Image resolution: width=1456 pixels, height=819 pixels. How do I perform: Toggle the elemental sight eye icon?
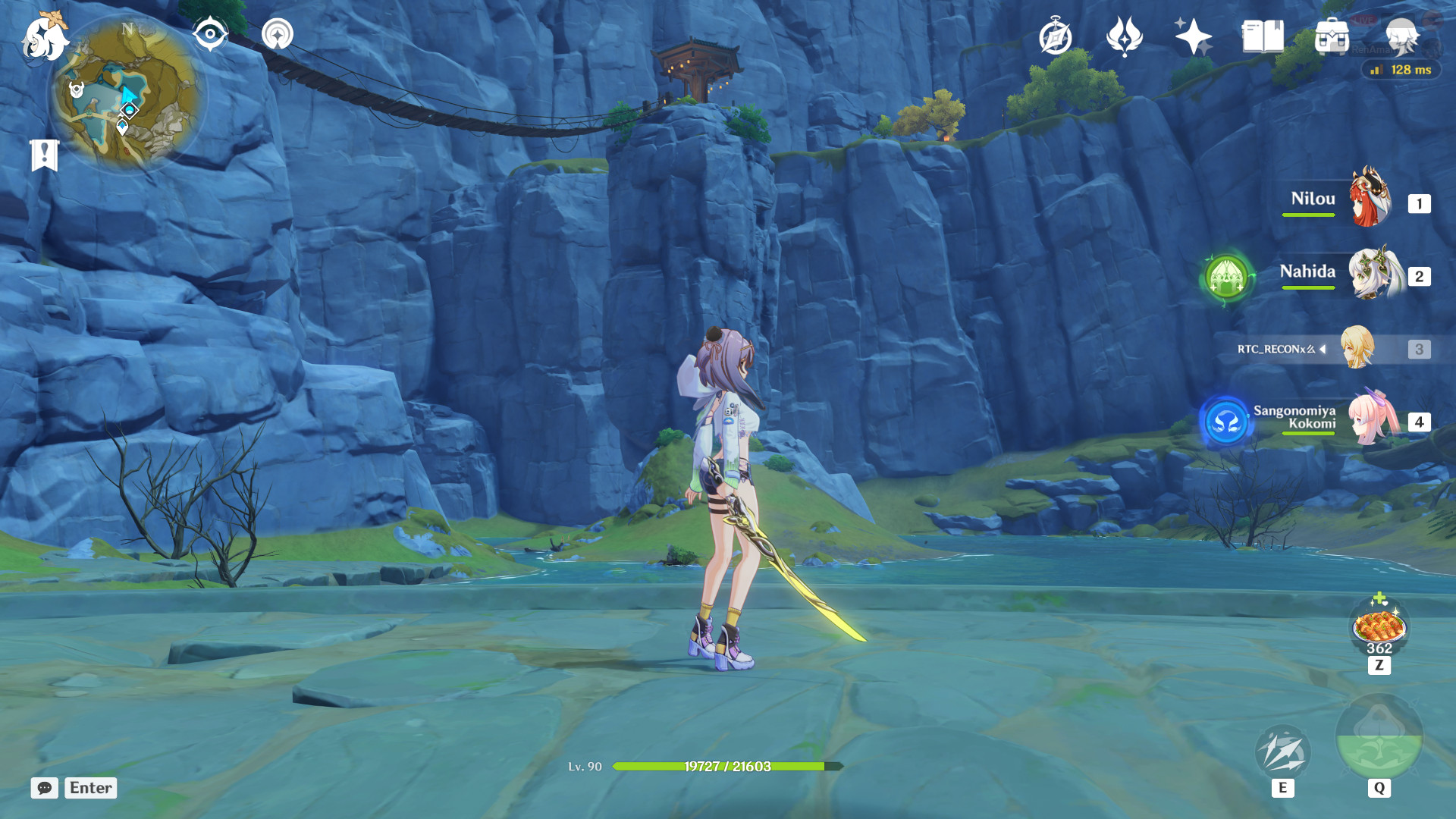pyautogui.click(x=210, y=34)
